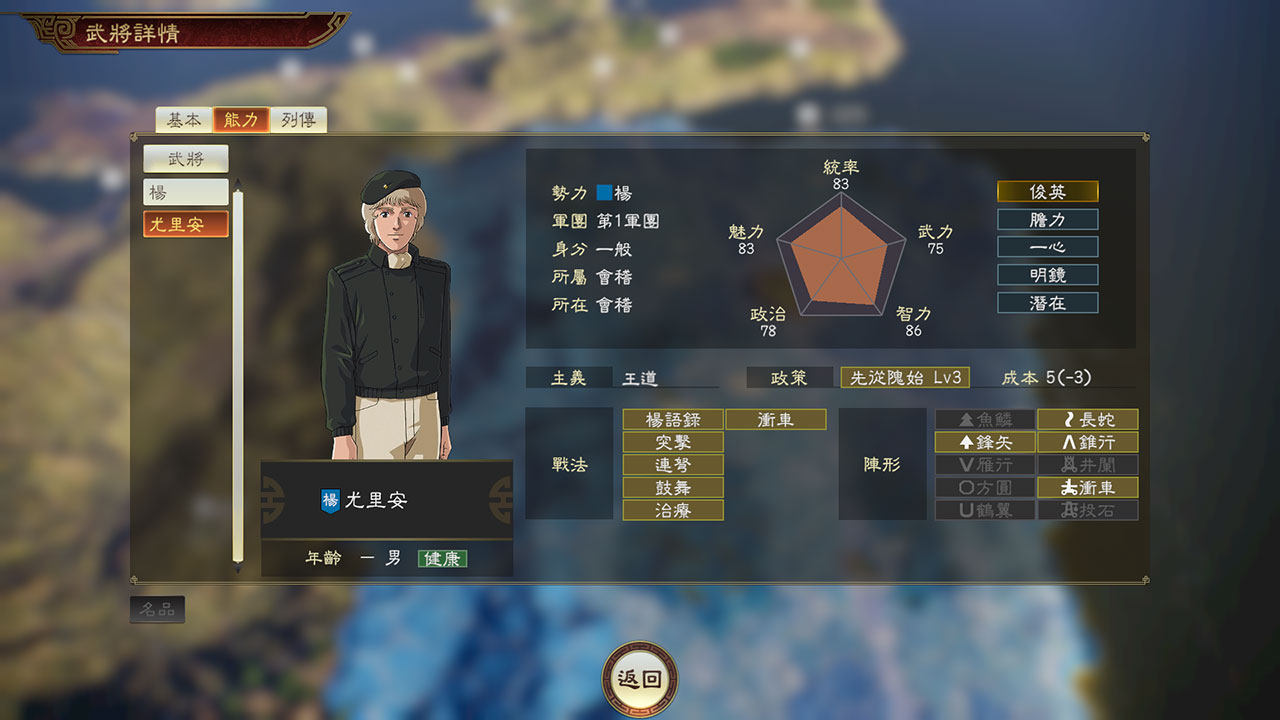Click the 一心 trait
Viewport: 1280px width, 720px height.
click(x=1047, y=247)
